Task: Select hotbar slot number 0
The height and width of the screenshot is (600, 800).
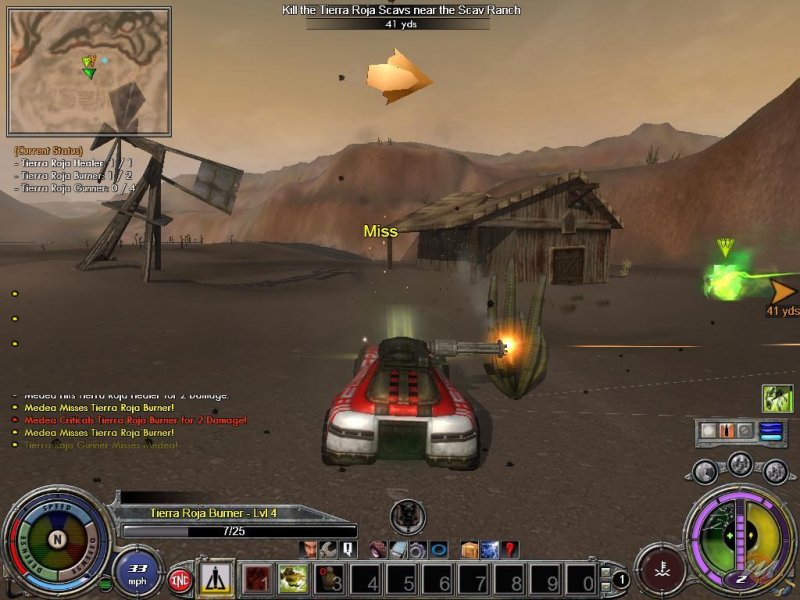Action: click(583, 579)
